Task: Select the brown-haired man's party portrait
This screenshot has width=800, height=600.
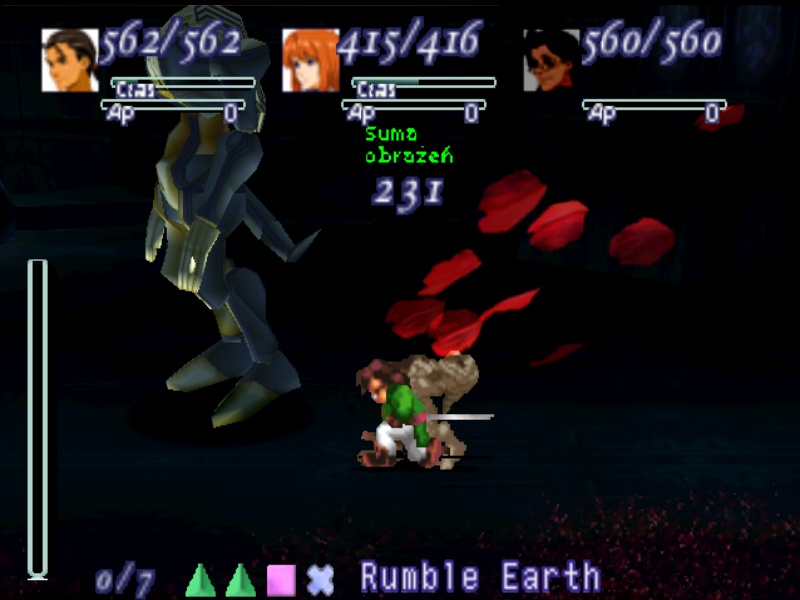Action: (70, 60)
